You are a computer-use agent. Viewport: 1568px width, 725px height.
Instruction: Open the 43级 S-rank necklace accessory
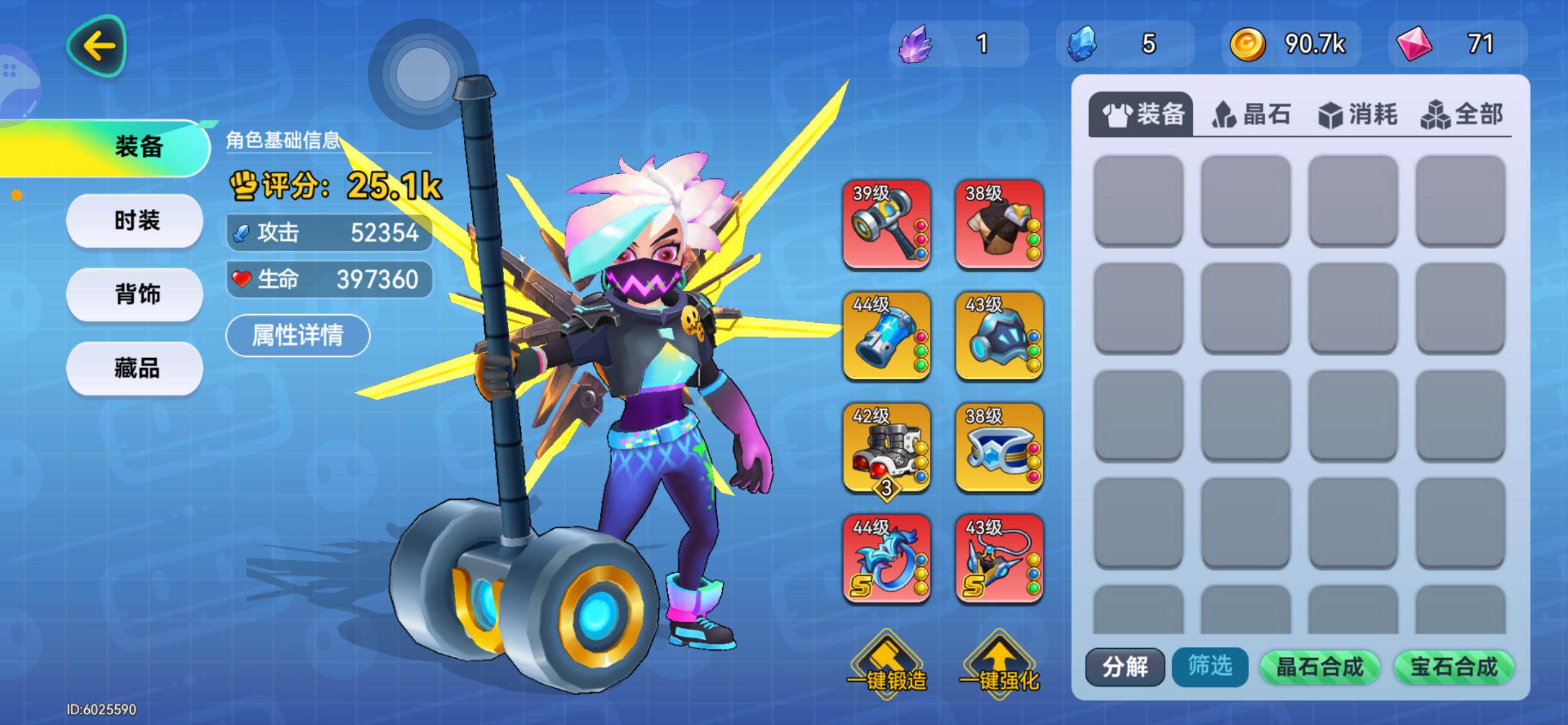pyautogui.click(x=998, y=560)
